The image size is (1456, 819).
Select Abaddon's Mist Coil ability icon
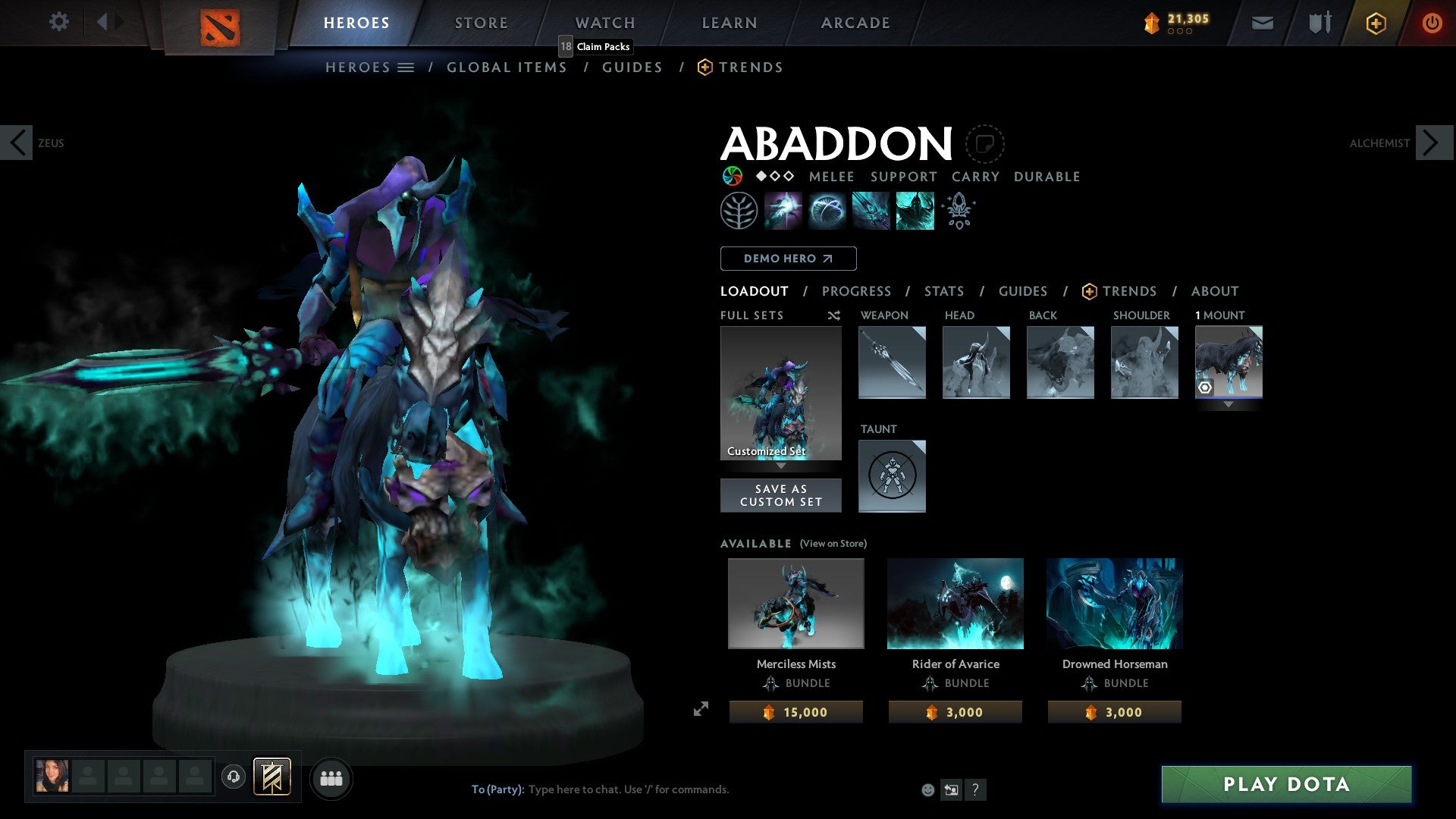784,210
